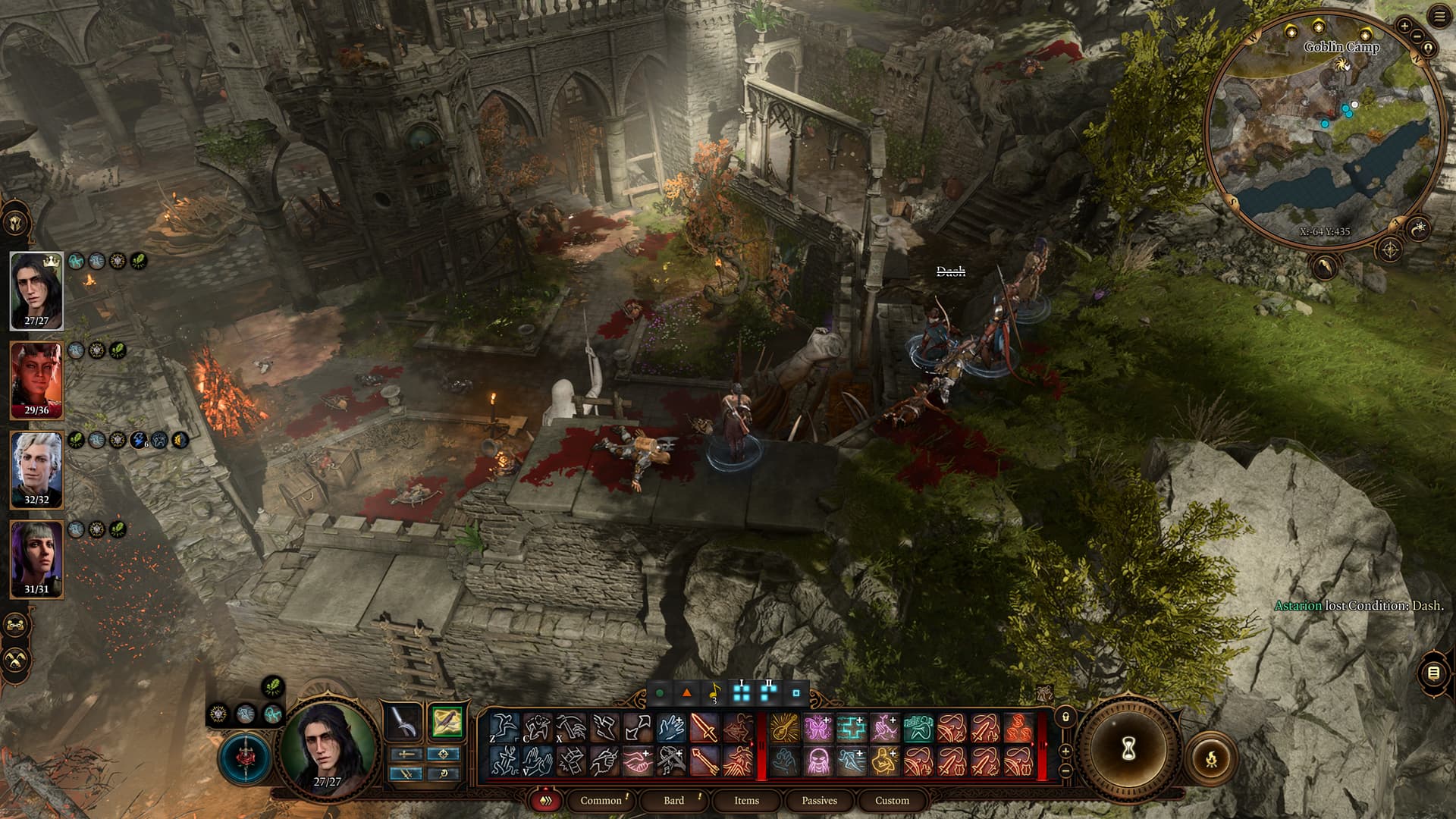Viewport: 1456px width, 819px height.
Task: Open the combat log scroll button
Action: tap(1433, 673)
